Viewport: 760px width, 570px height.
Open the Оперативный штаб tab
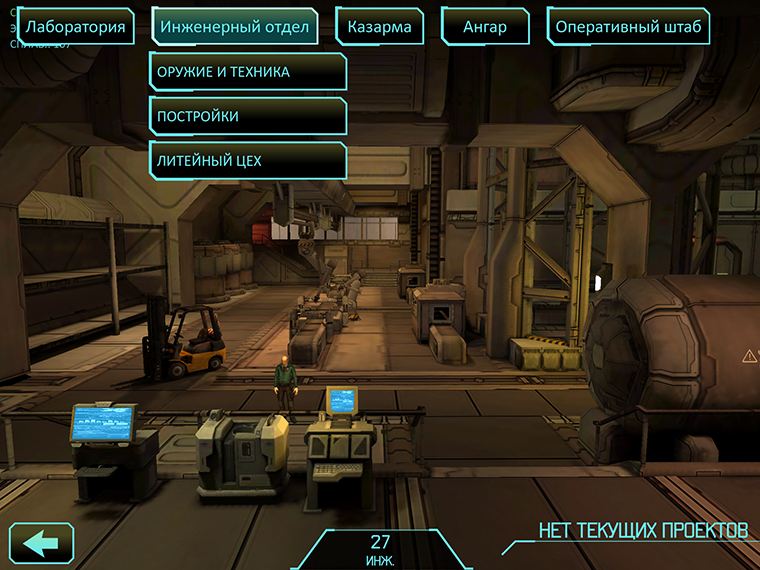628,27
